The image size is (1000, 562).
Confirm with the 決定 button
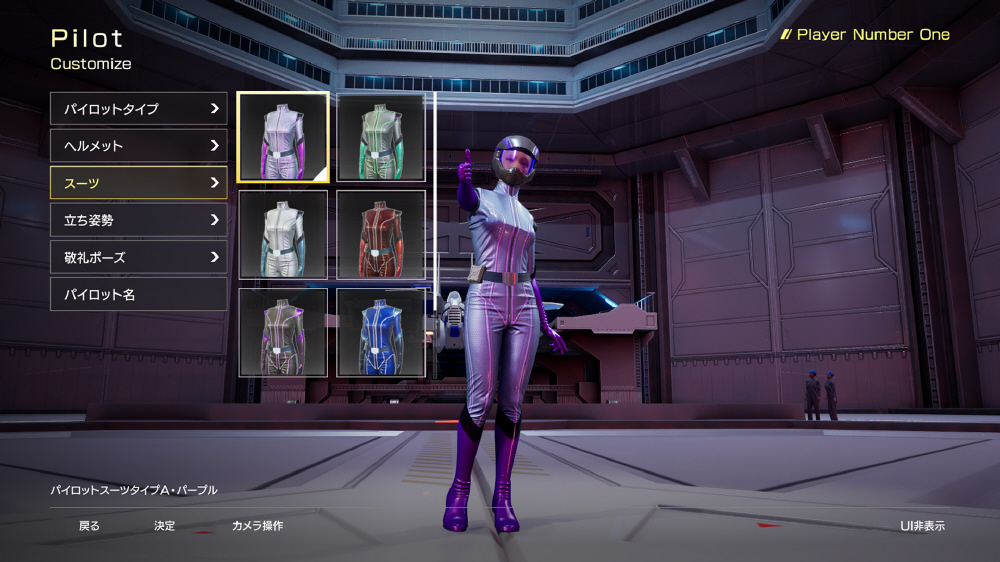point(164,526)
